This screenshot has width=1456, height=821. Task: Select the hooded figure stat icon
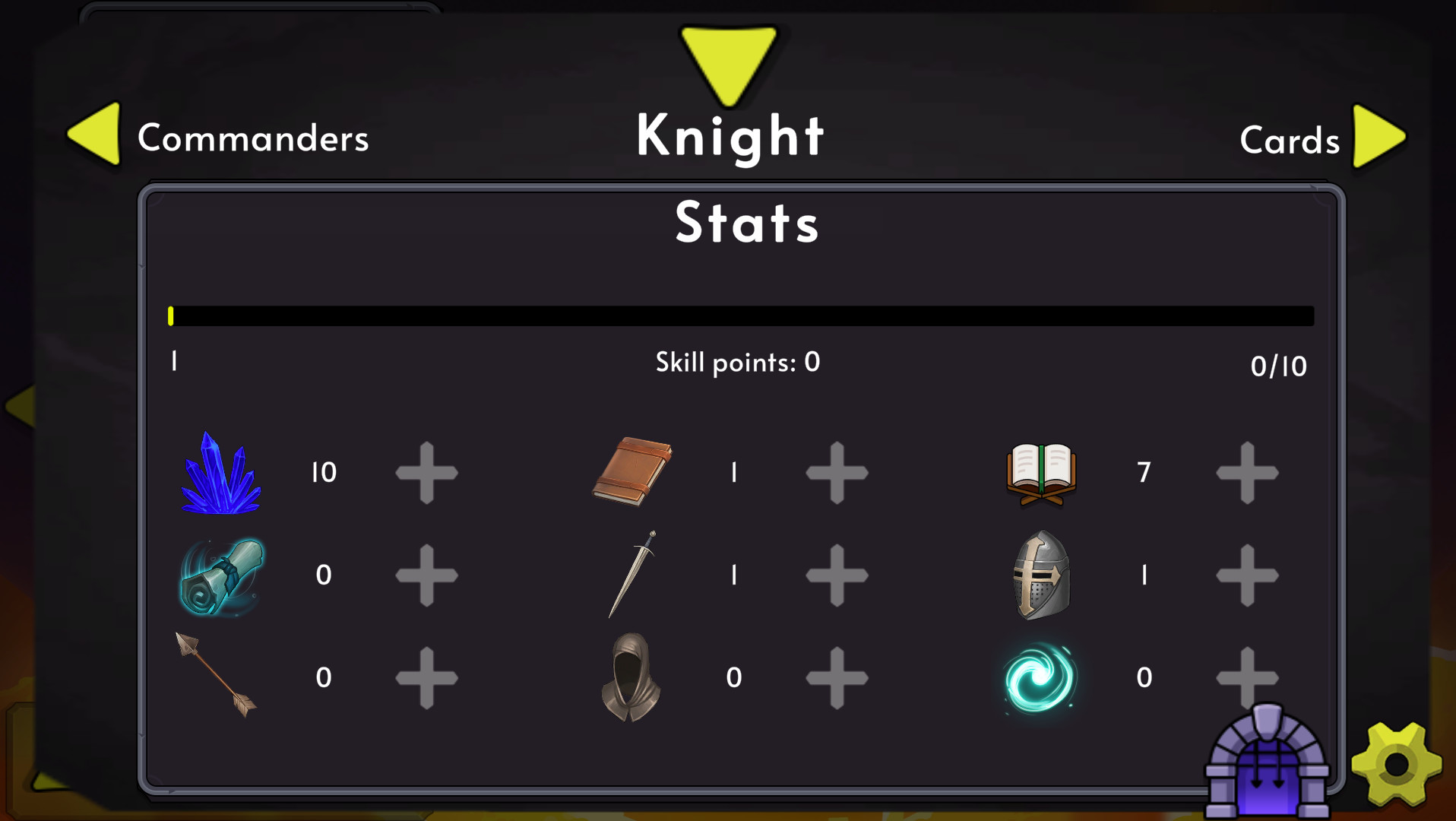pos(631,677)
